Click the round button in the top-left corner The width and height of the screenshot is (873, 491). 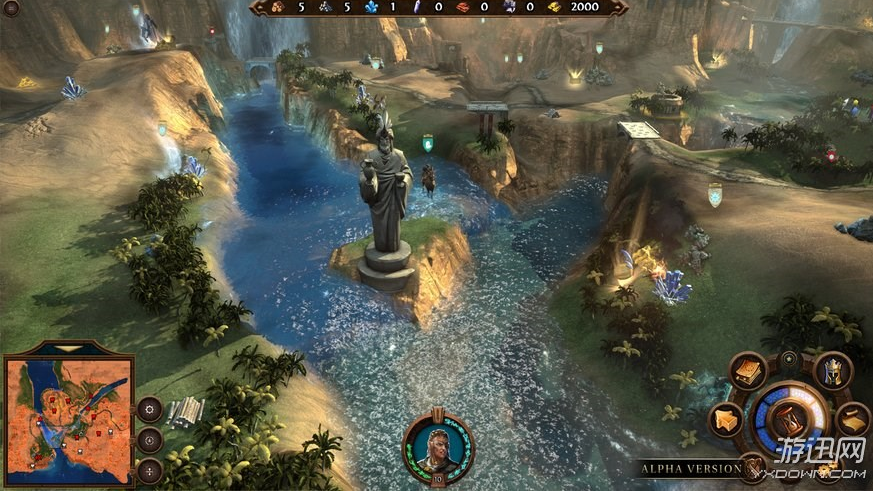11,9
